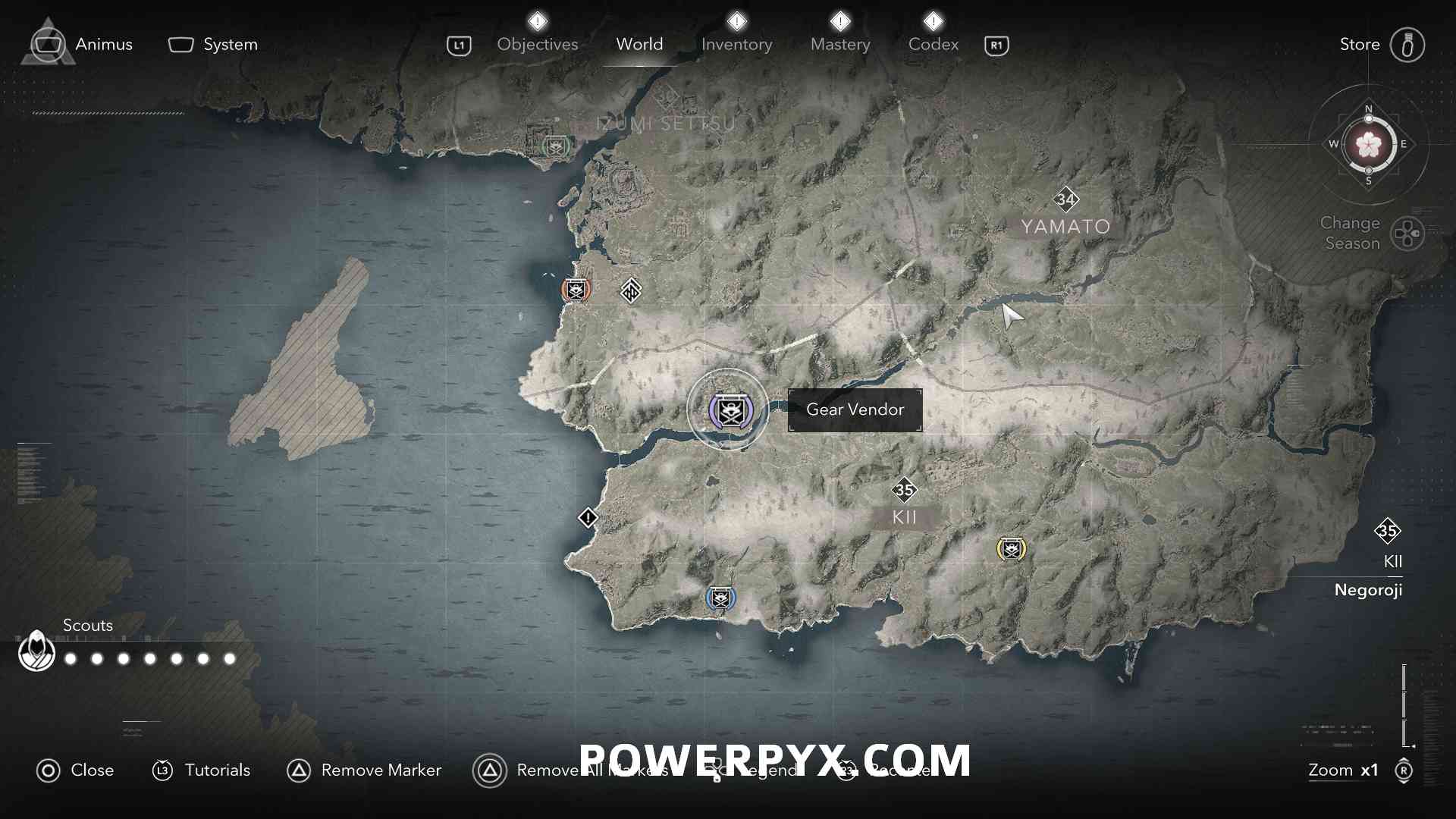Go to the Codex tab
The height and width of the screenshot is (819, 1456).
click(933, 45)
